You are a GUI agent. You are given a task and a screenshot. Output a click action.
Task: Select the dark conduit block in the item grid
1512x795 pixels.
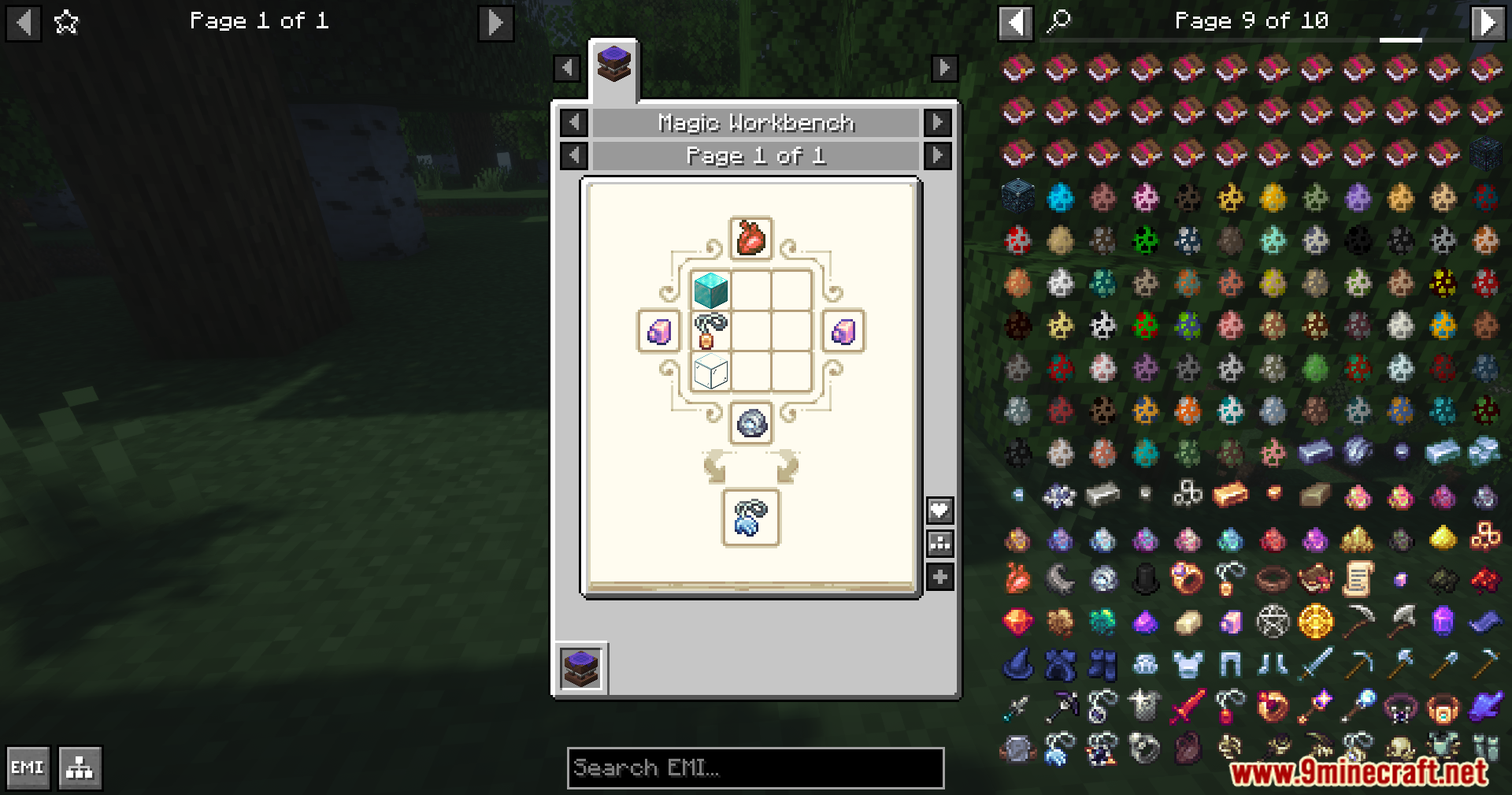point(1016,195)
